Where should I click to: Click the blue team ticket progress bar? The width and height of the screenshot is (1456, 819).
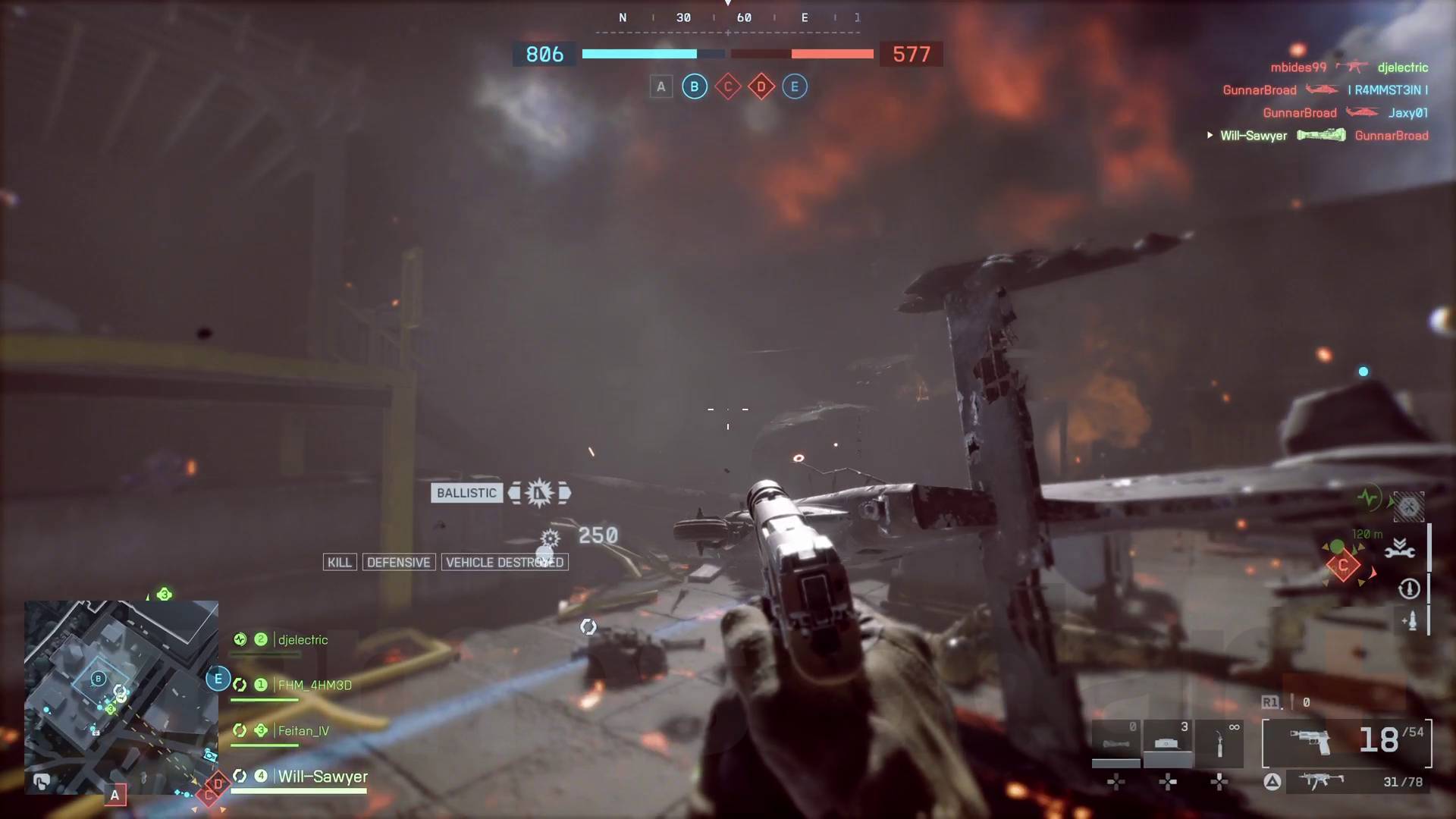click(639, 54)
